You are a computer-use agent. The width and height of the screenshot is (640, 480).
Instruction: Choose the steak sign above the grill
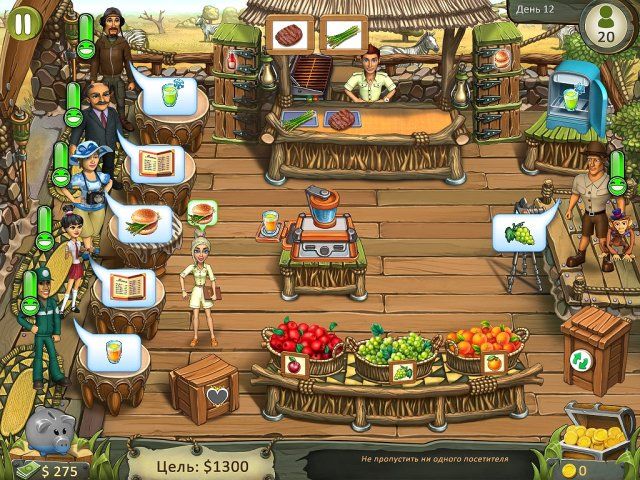coord(291,34)
